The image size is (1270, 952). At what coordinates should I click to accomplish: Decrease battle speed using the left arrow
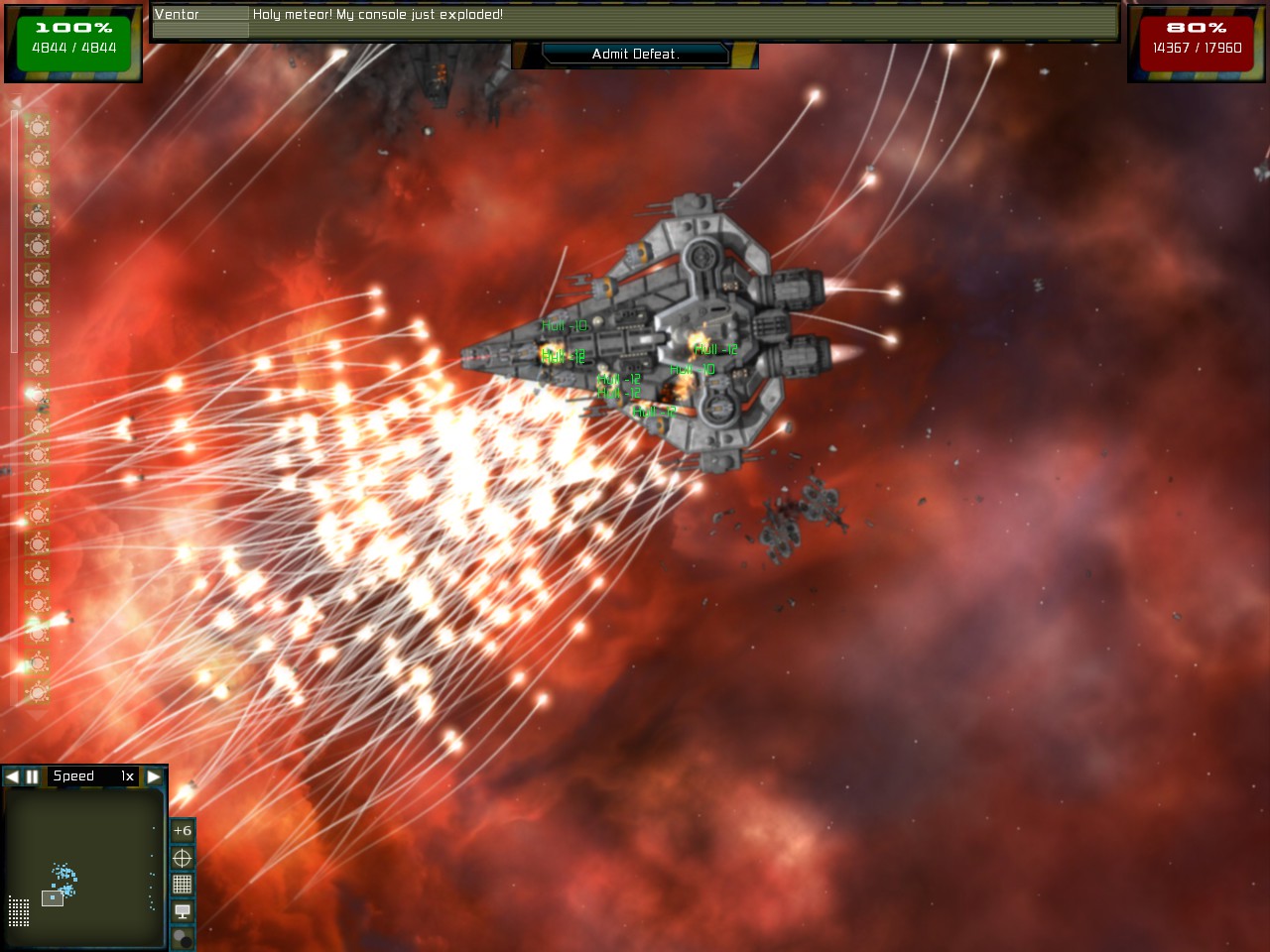tap(12, 776)
